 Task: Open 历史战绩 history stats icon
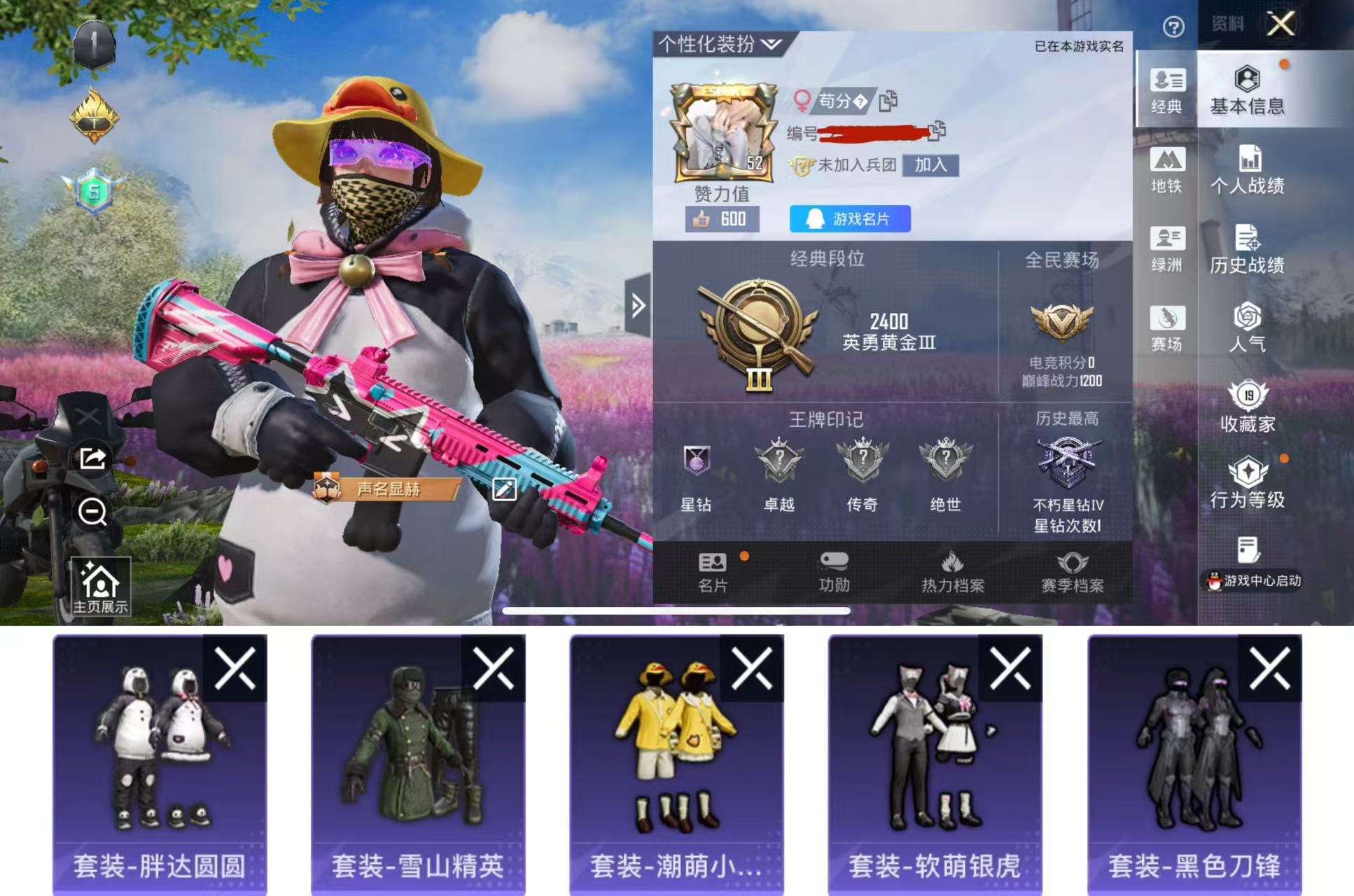[1250, 250]
